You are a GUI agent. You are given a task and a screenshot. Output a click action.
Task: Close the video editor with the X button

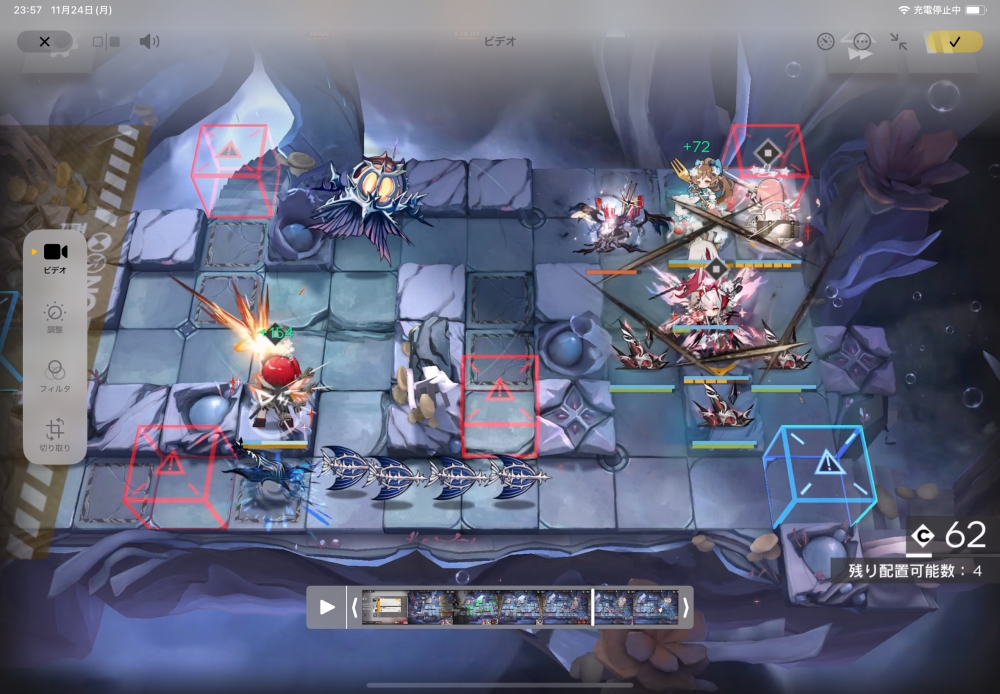(x=44, y=41)
